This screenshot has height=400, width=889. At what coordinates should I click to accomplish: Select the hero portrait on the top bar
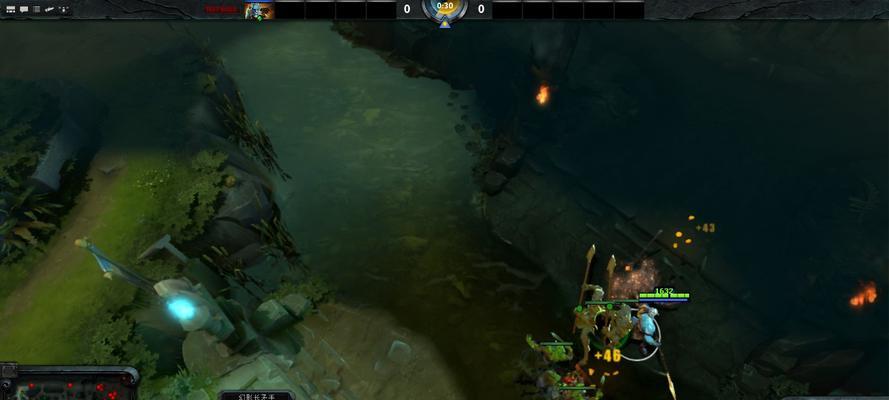coord(258,10)
